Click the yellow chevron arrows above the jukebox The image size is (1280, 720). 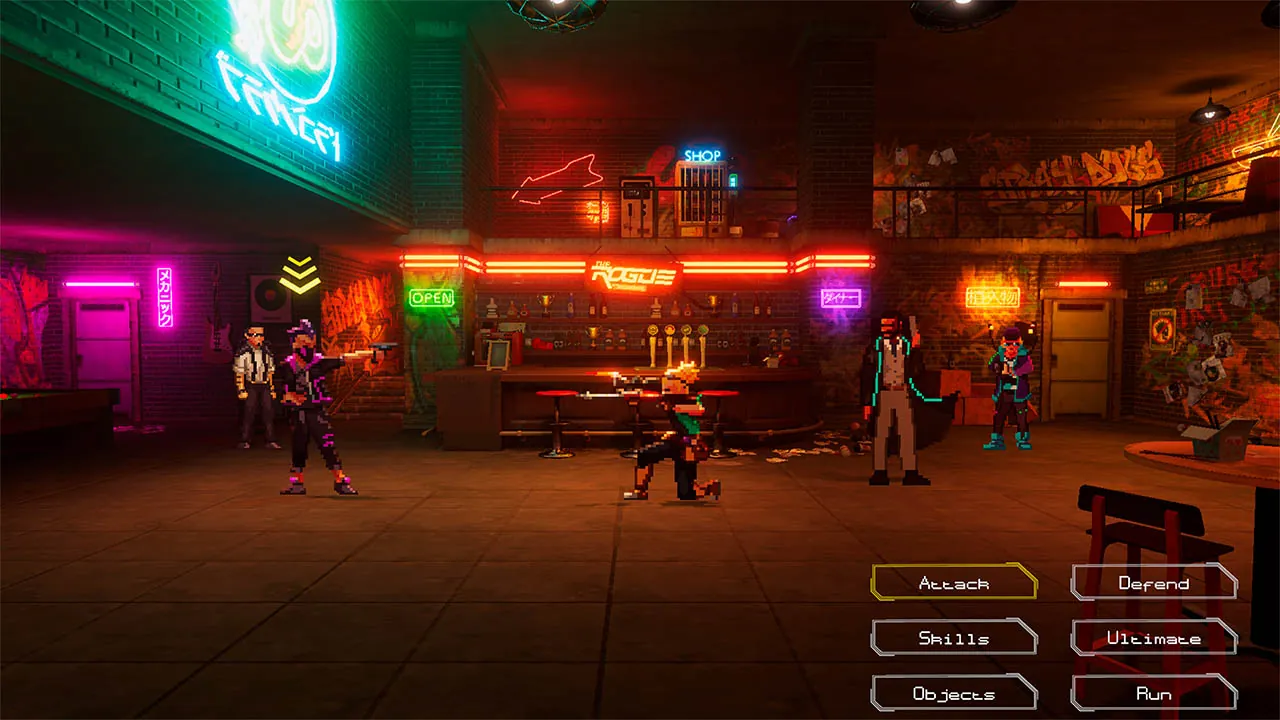coord(299,273)
